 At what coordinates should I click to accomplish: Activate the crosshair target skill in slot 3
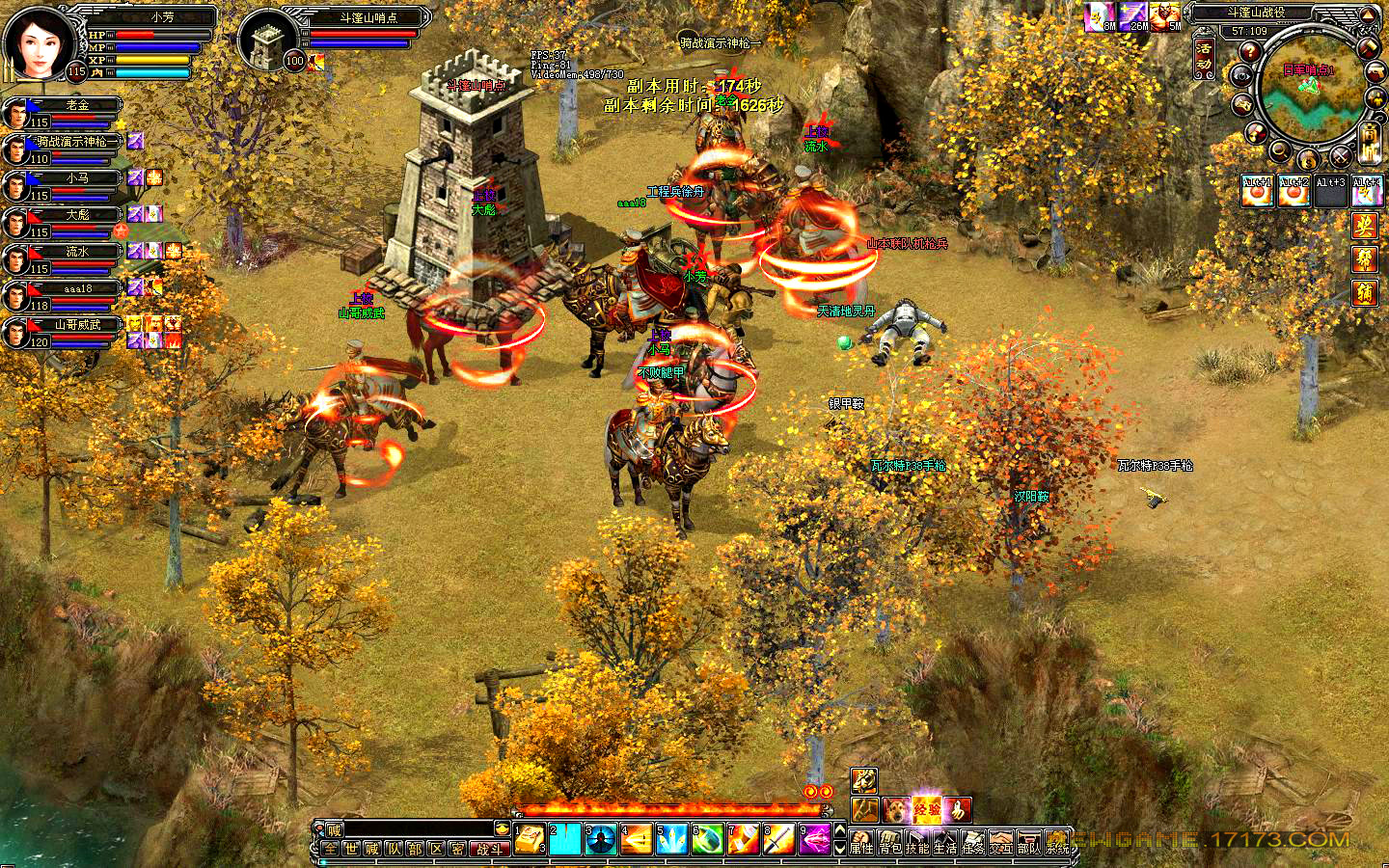pyautogui.click(x=601, y=839)
